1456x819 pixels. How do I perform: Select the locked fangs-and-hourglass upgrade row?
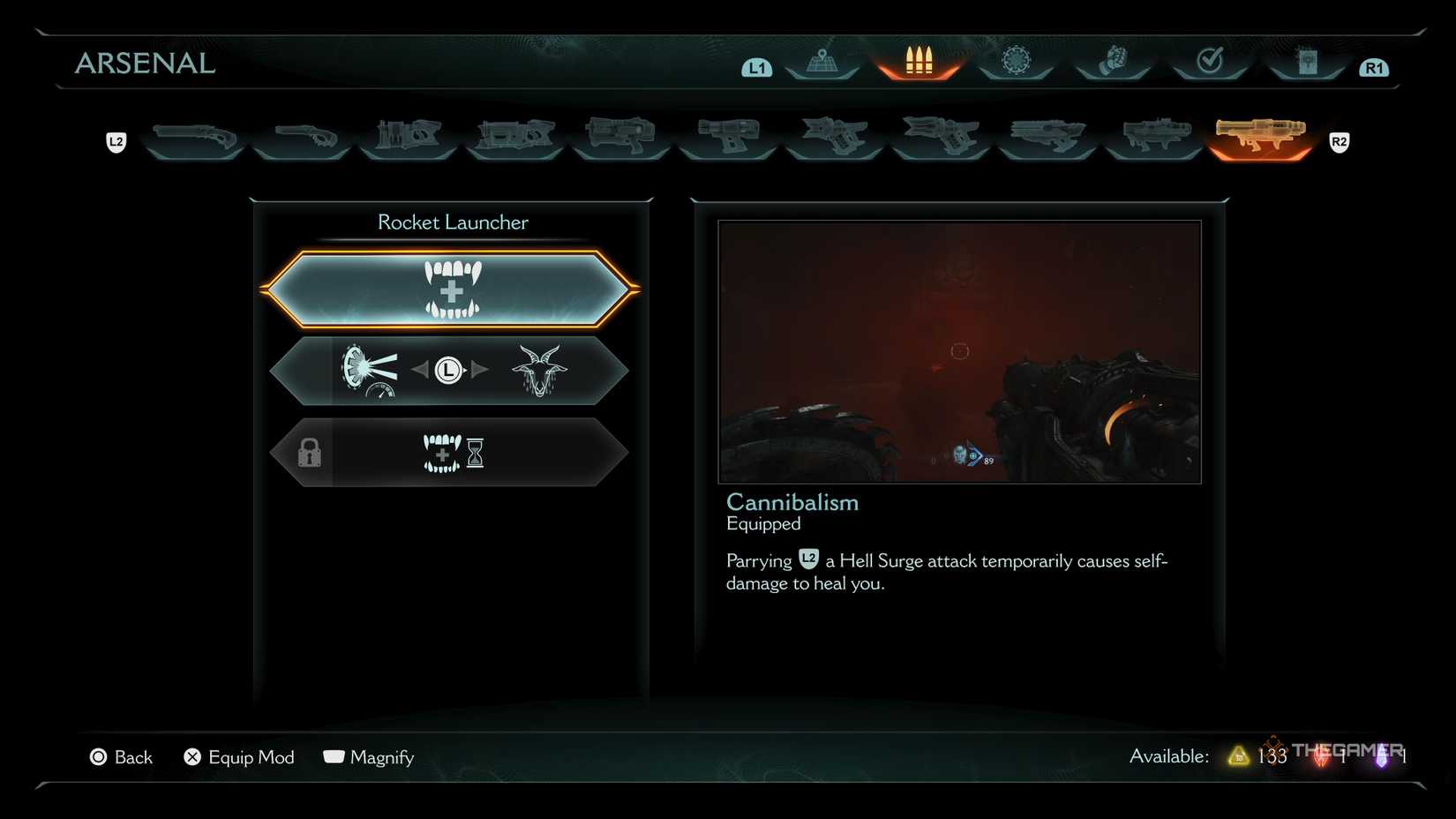click(x=451, y=453)
